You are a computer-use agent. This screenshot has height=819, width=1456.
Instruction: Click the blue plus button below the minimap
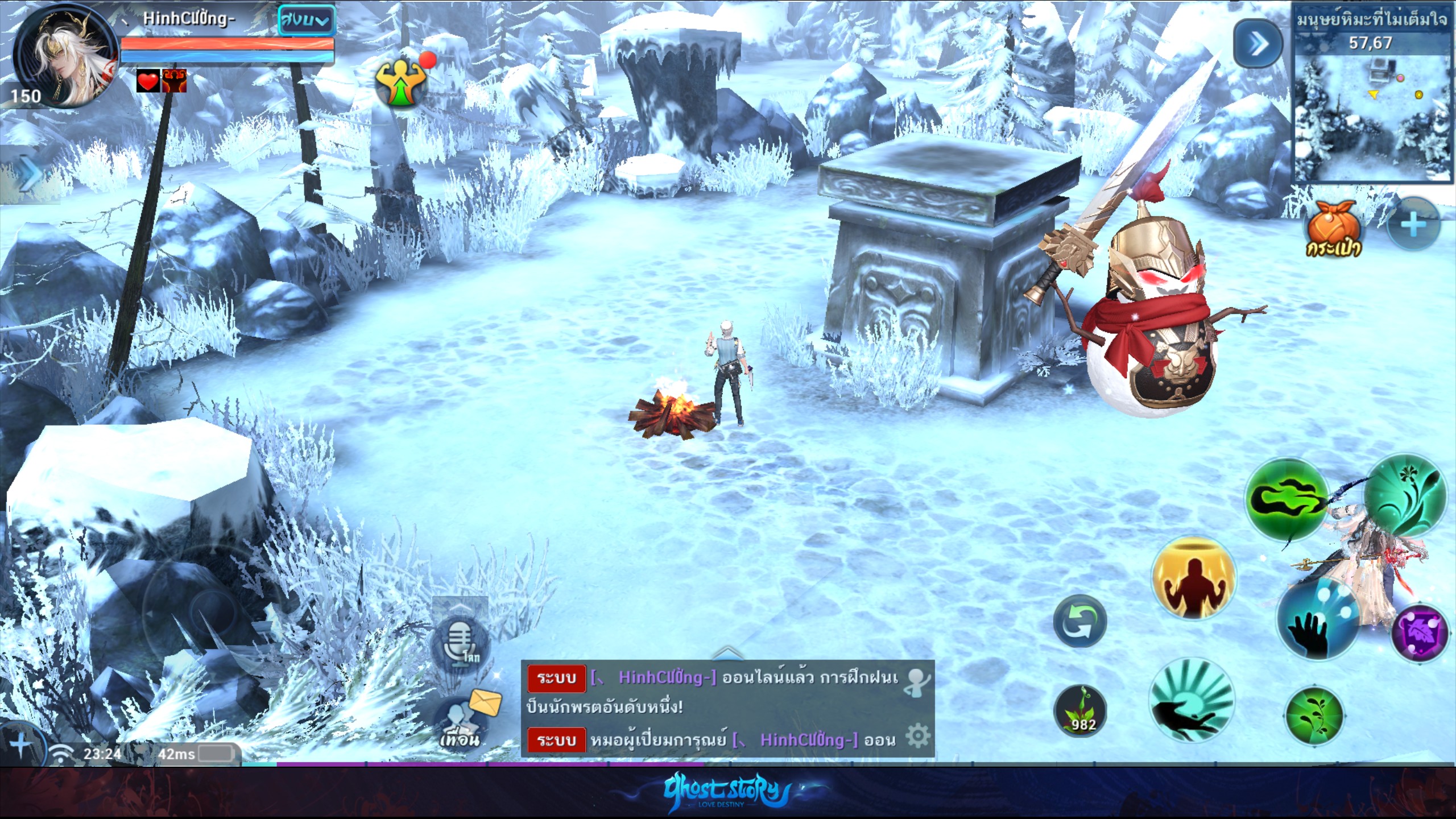point(1413,226)
